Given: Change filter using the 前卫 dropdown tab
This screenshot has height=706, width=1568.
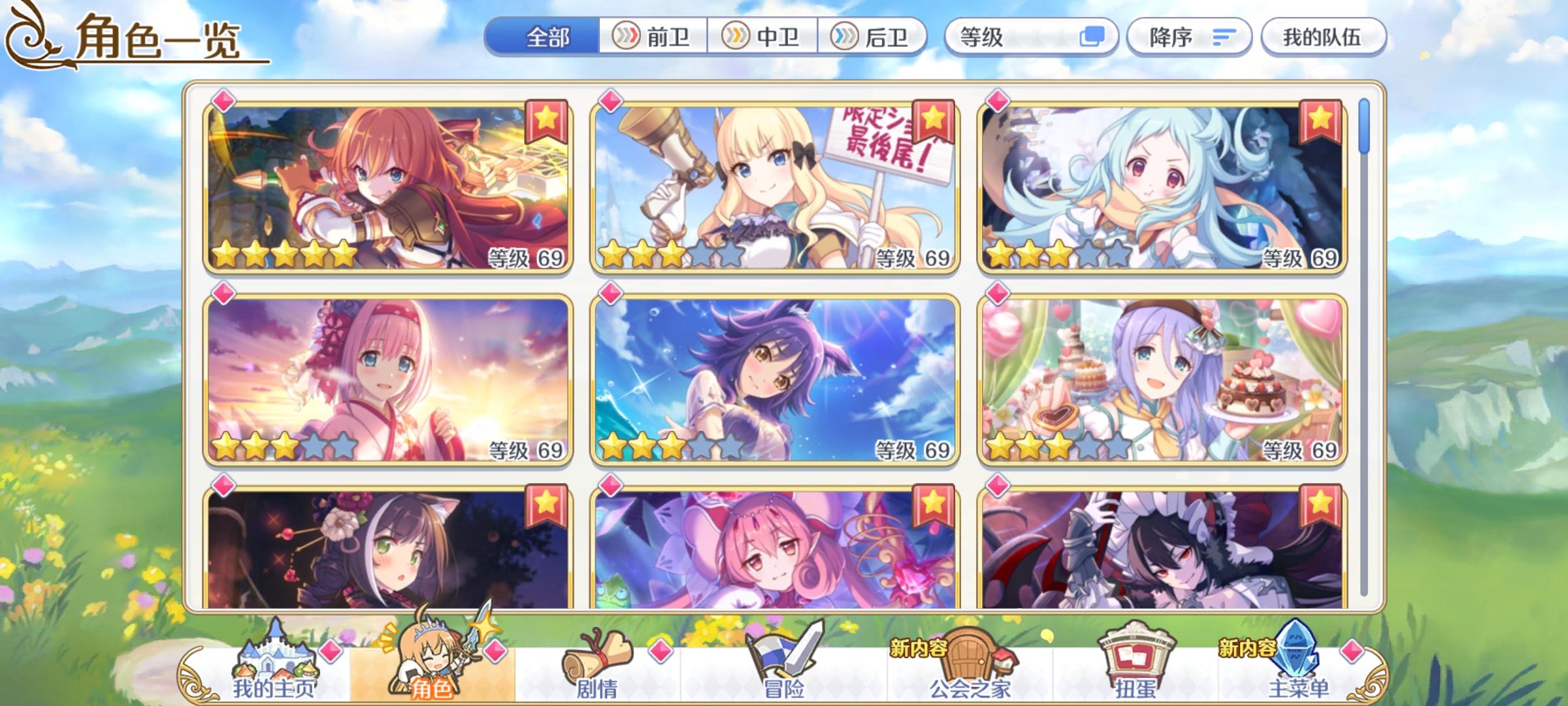Looking at the screenshot, I should [x=653, y=37].
